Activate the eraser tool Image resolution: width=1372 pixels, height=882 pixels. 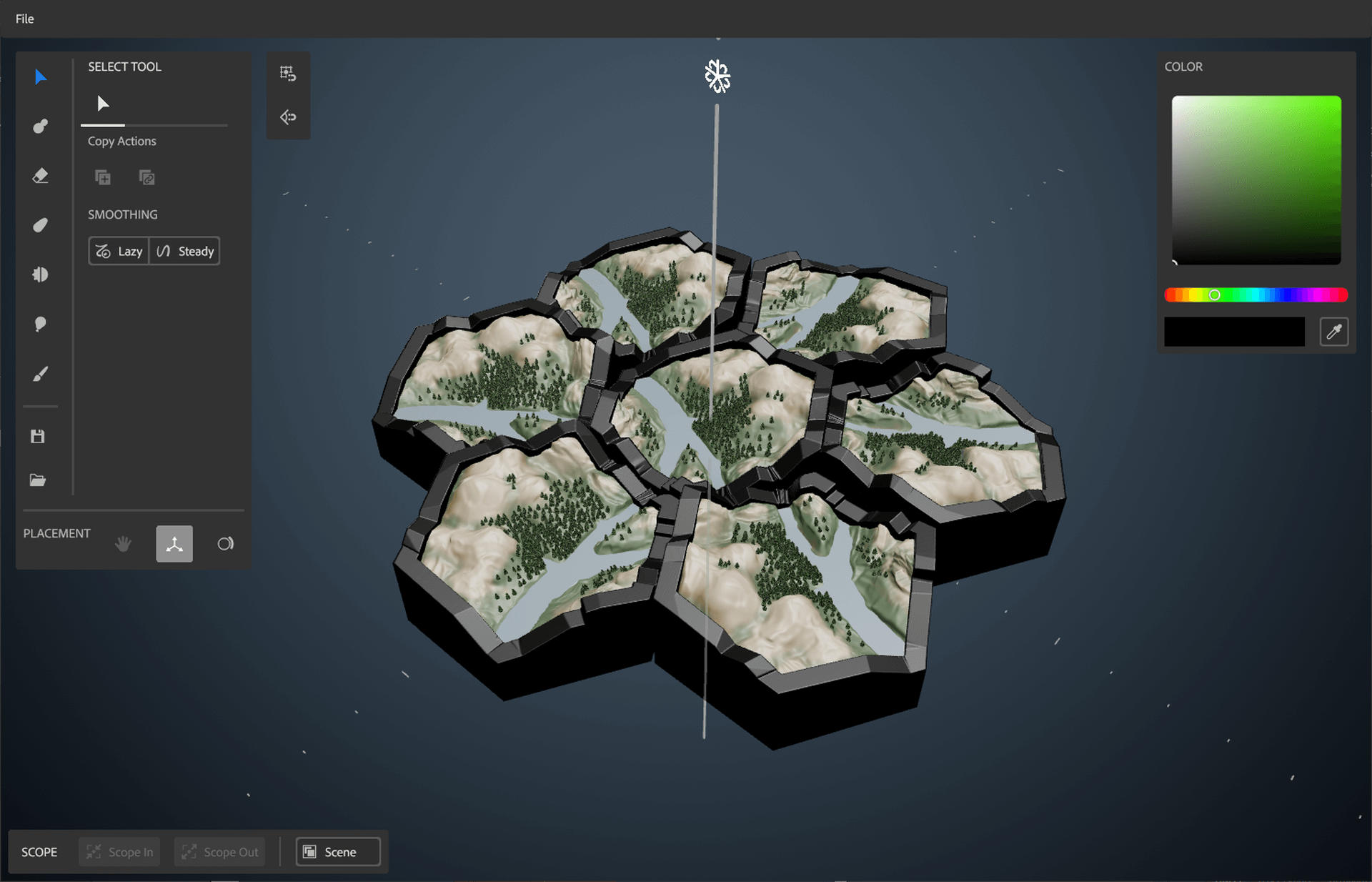click(40, 175)
